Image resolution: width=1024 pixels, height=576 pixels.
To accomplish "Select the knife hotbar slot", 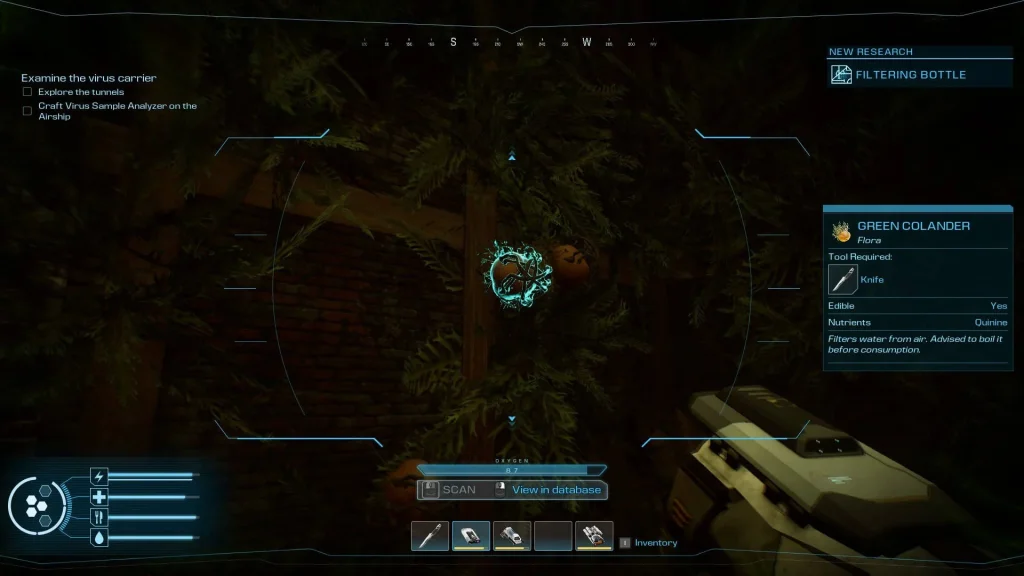I will pos(430,536).
